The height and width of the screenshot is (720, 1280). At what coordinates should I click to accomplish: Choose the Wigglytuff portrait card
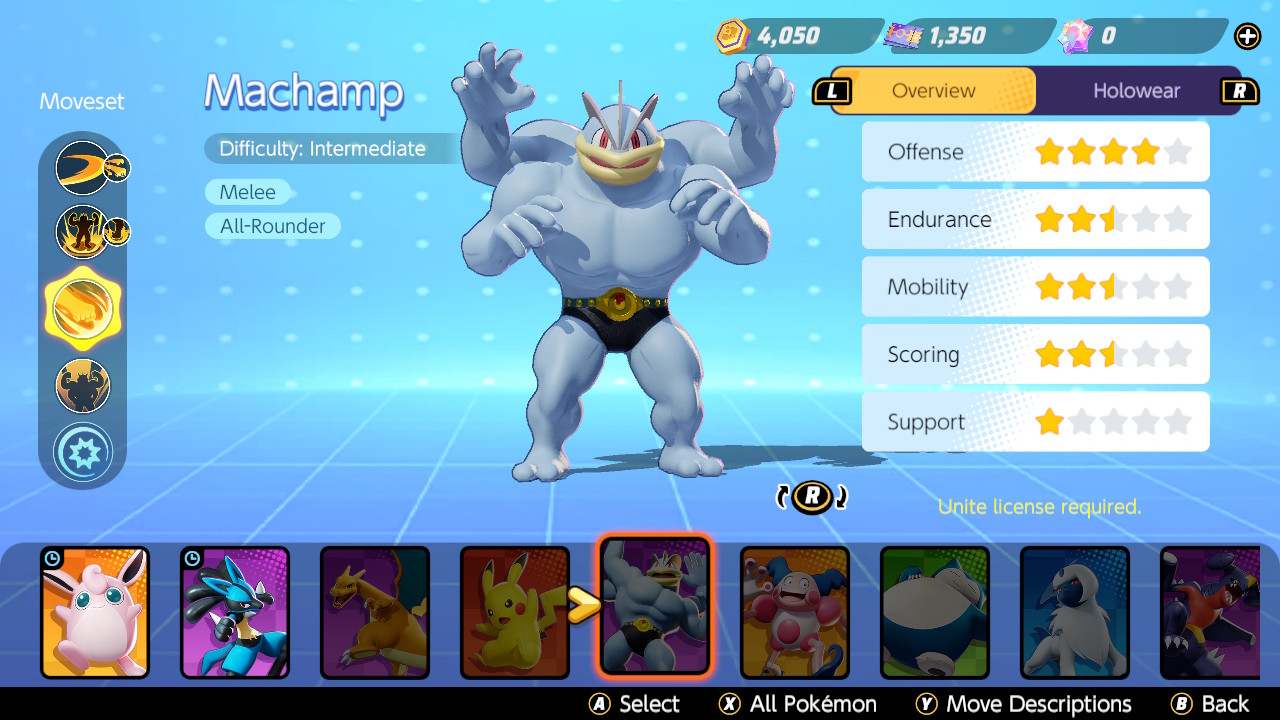[x=95, y=612]
